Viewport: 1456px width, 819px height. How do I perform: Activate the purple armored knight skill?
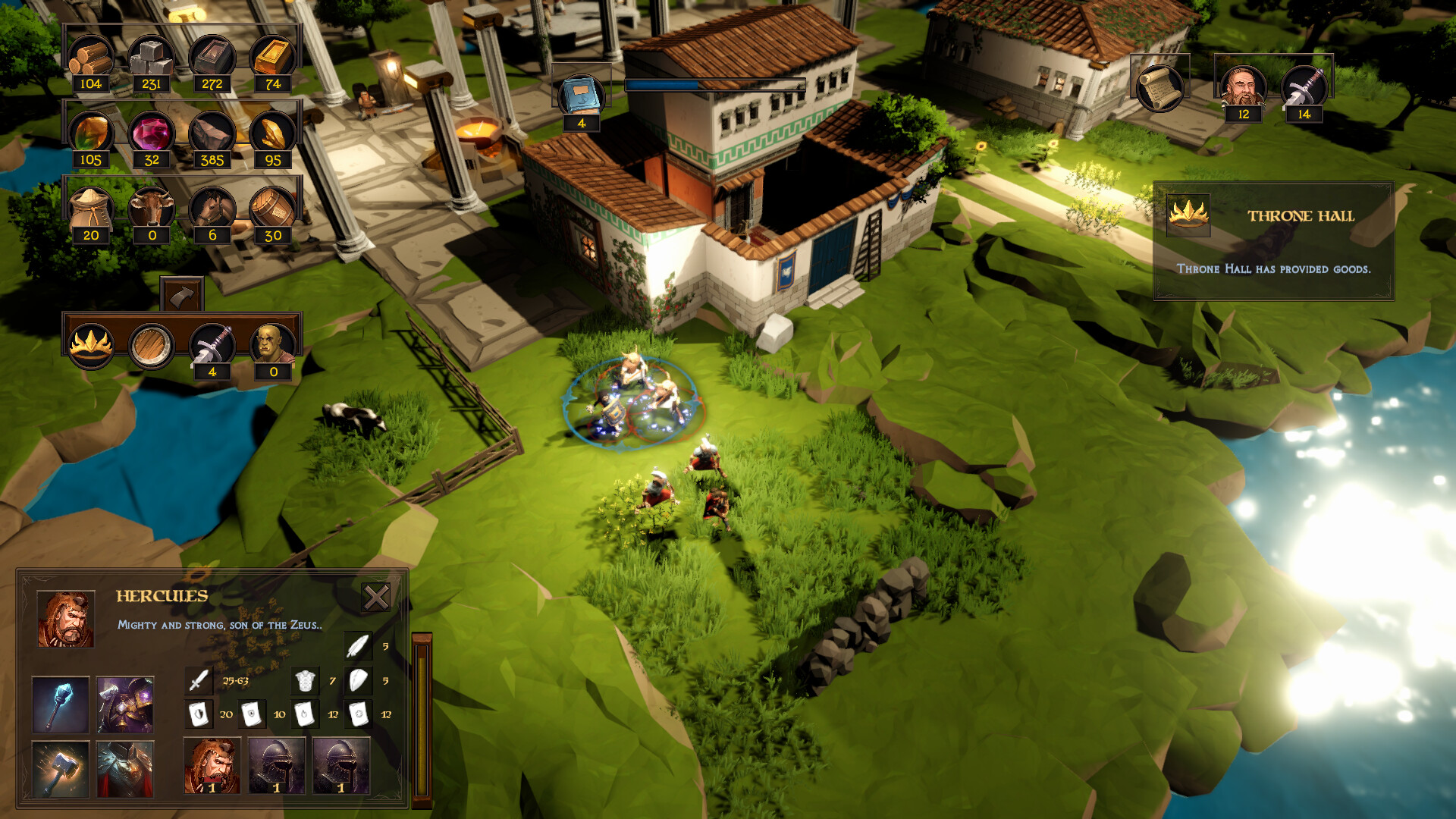(125, 704)
